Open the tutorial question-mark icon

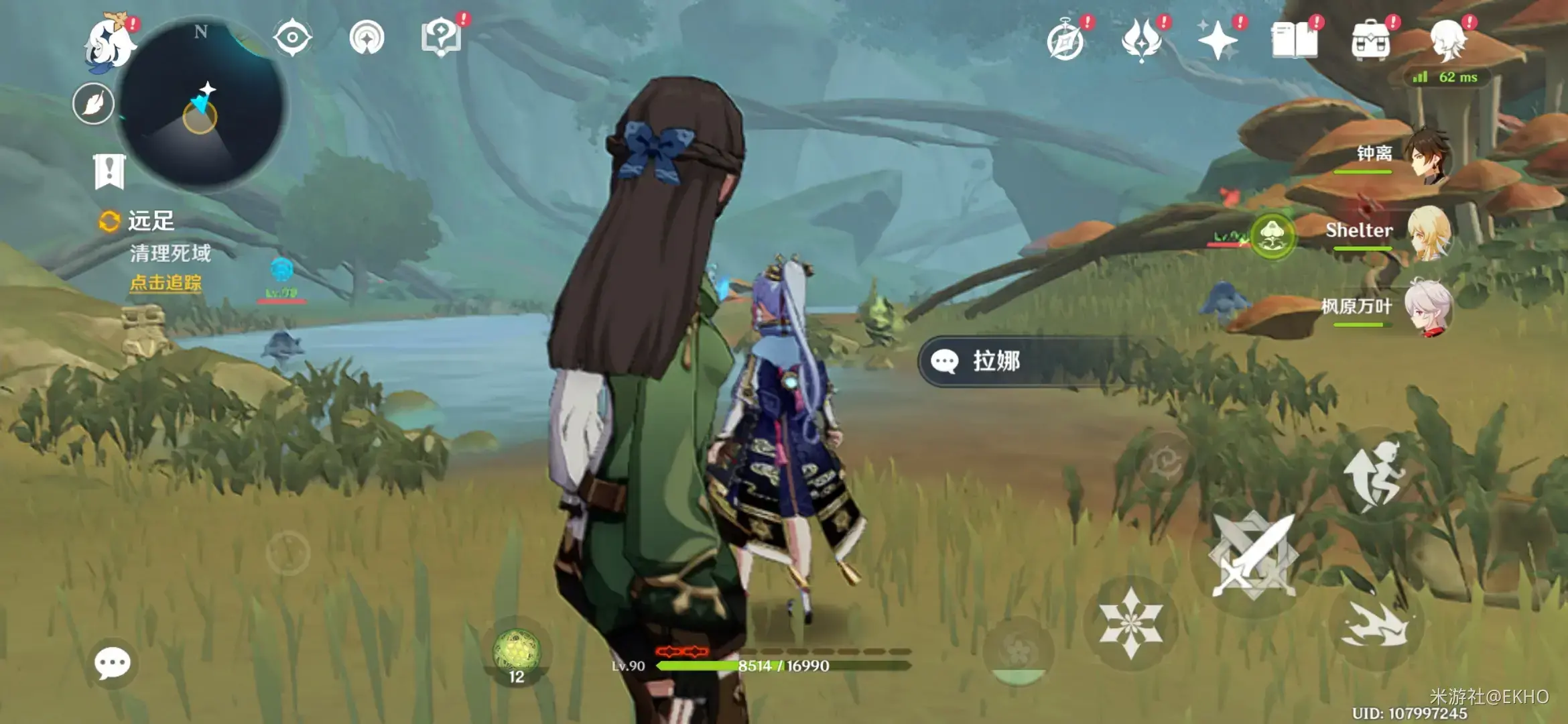coord(441,38)
